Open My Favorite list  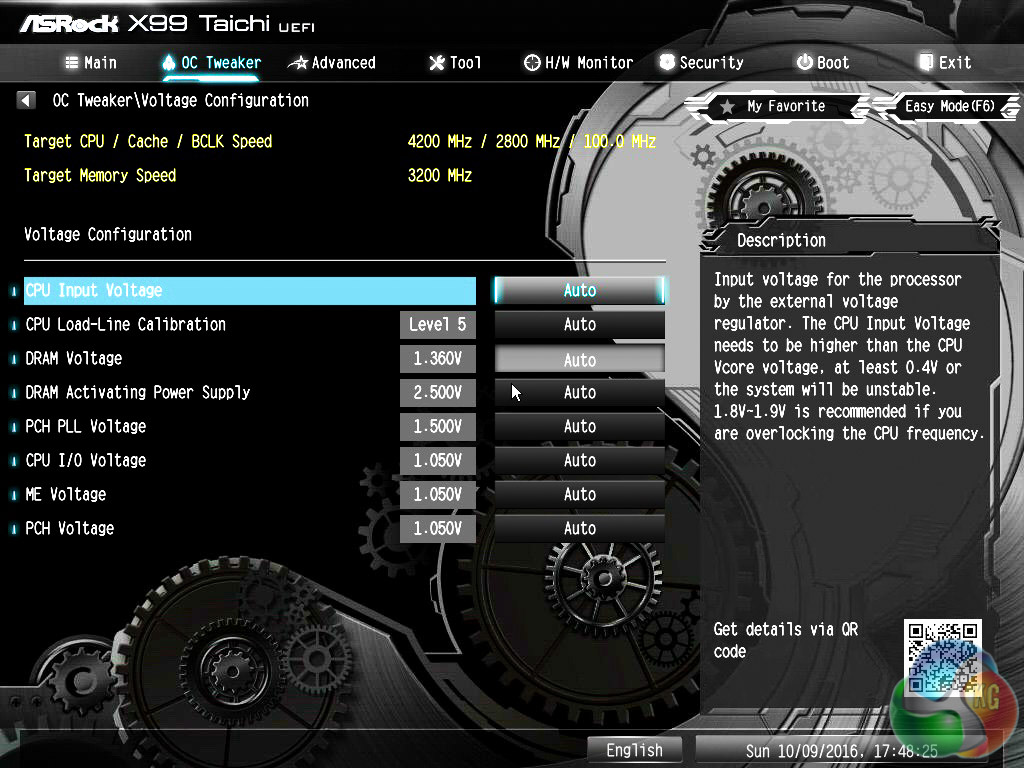(x=773, y=106)
